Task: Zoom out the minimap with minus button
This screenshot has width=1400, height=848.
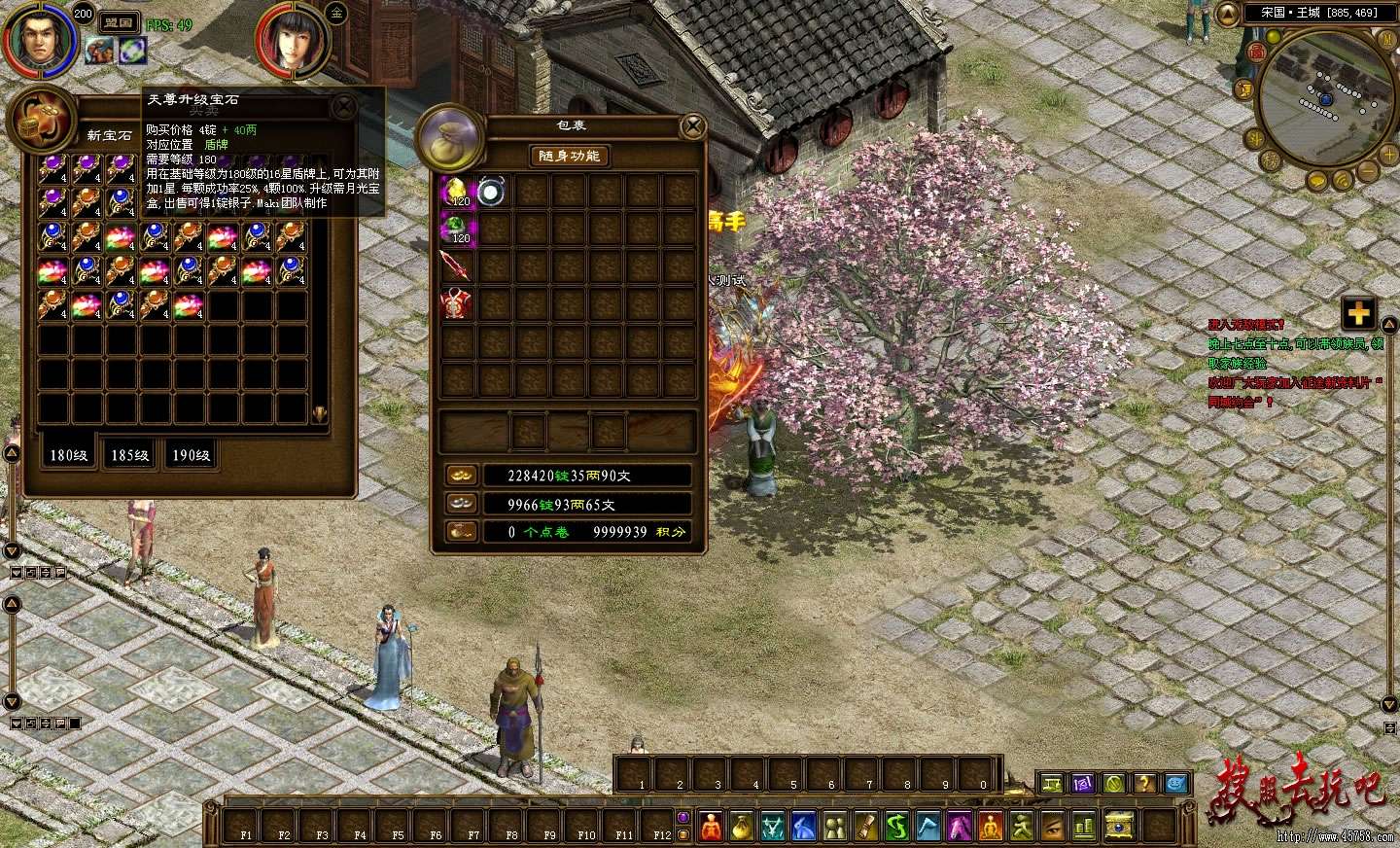Action: [1367, 171]
